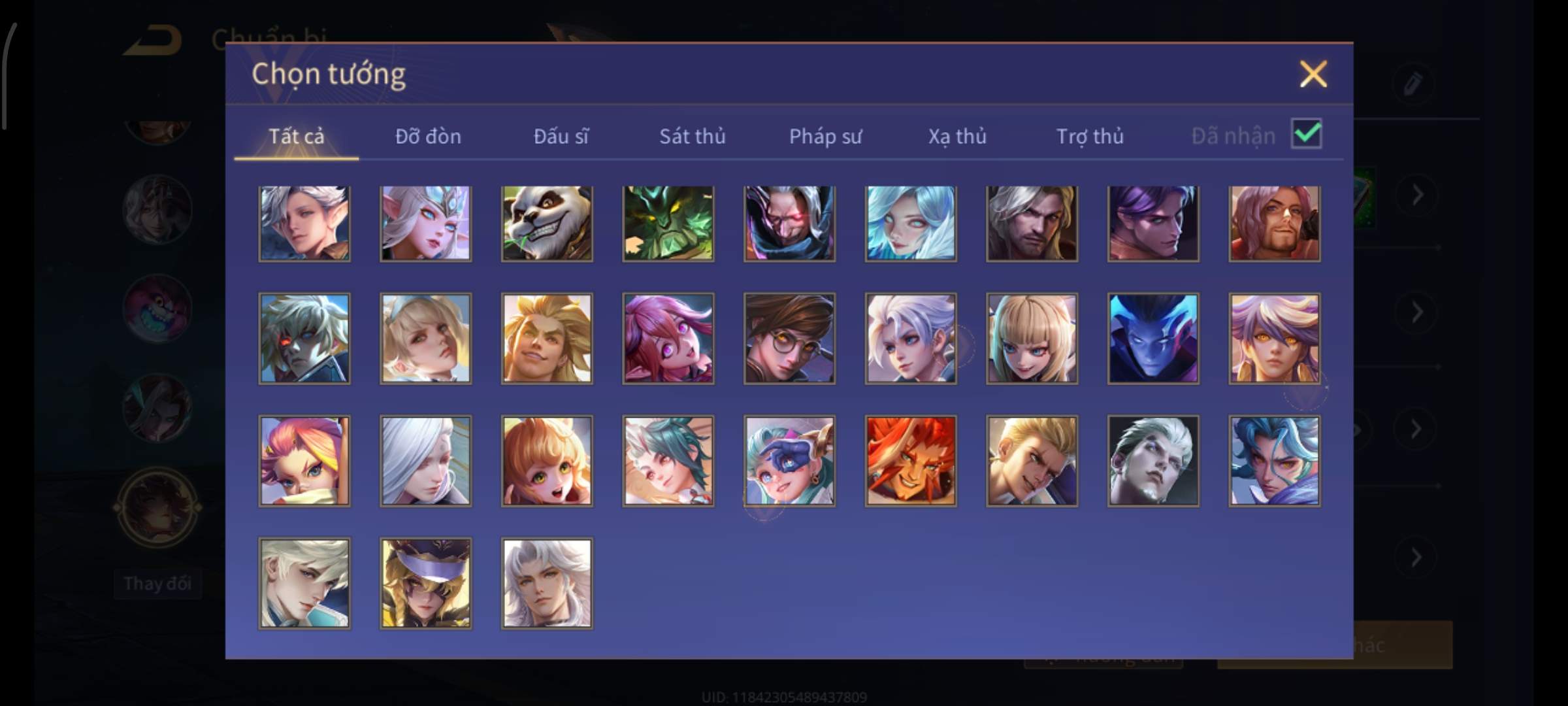Select the Pháp sư category tab
This screenshot has width=1568, height=706.
[x=825, y=136]
